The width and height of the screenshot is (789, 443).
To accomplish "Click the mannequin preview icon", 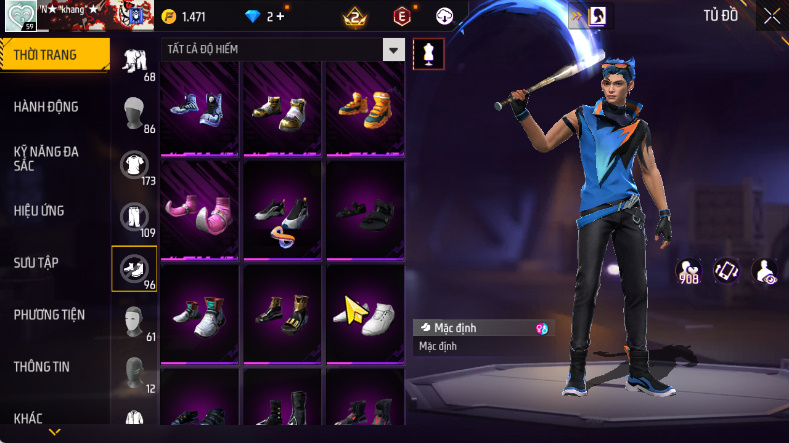I will pyautogui.click(x=428, y=54).
